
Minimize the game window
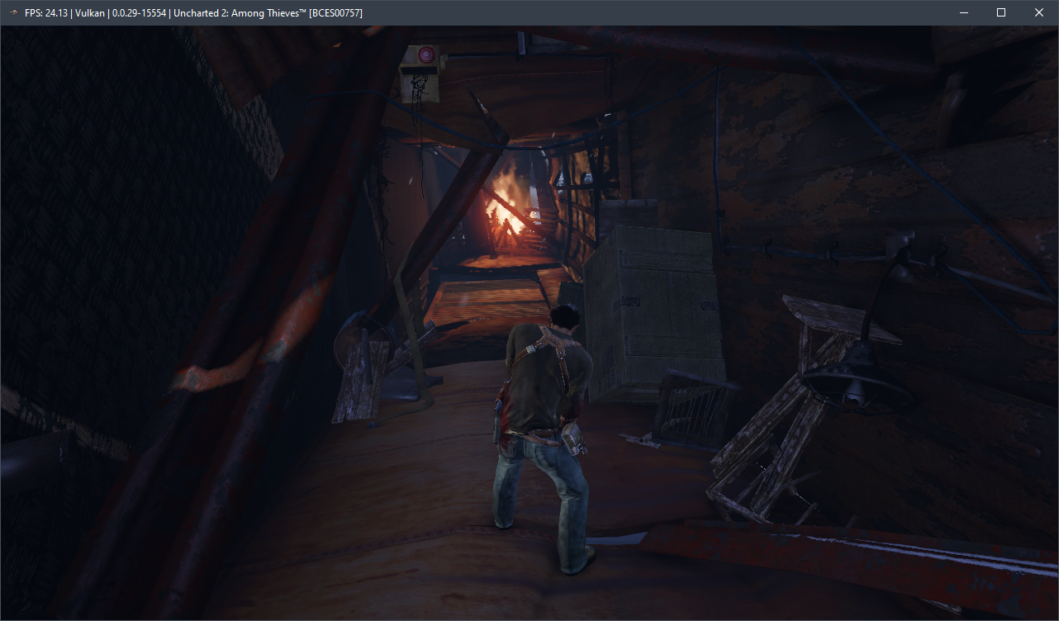coord(963,12)
